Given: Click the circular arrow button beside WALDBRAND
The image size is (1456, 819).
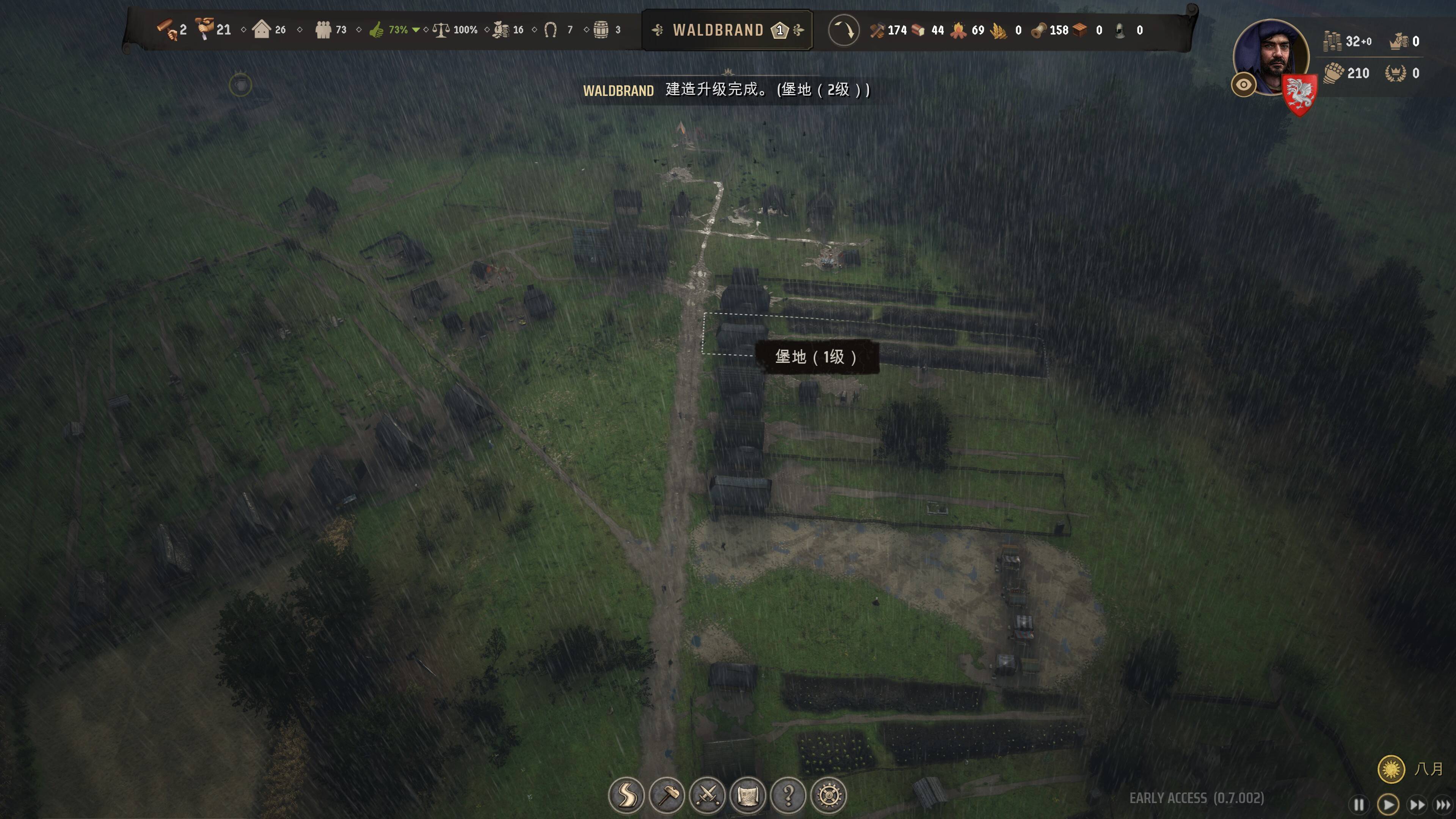Looking at the screenshot, I should point(843,30).
